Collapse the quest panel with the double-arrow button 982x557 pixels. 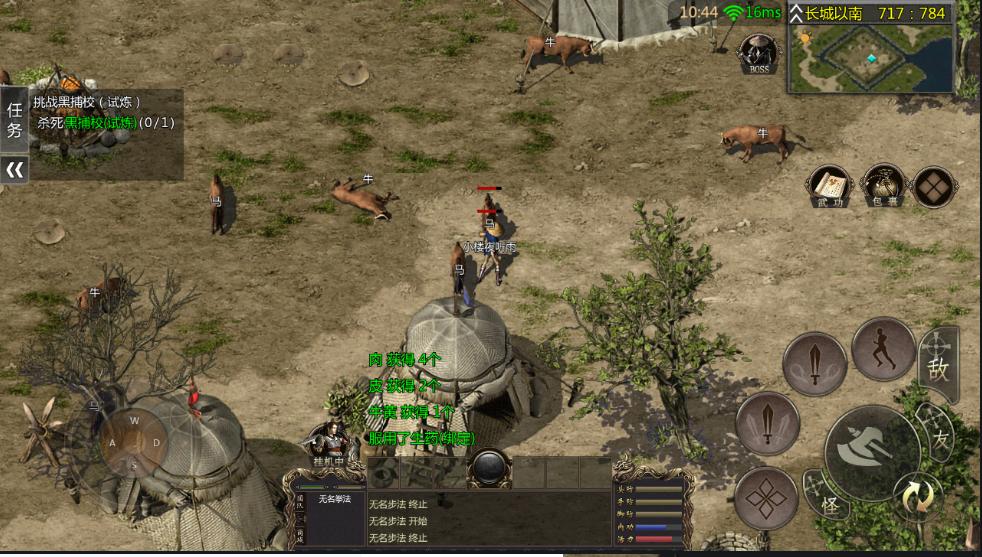(14, 170)
